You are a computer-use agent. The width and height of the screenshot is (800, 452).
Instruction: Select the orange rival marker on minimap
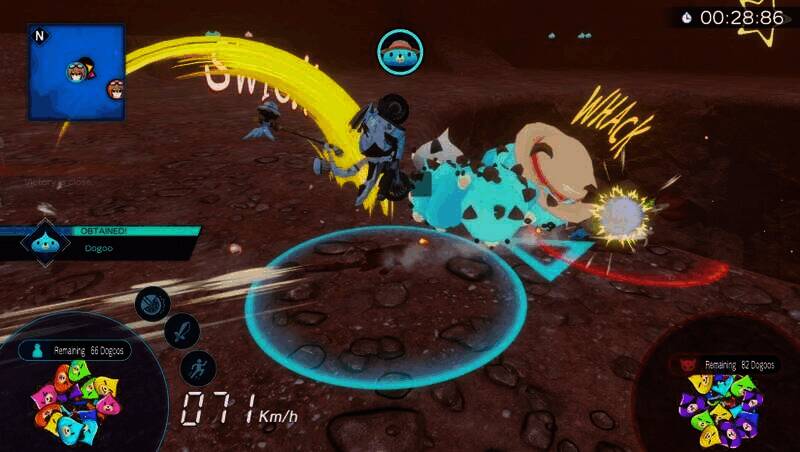pos(116,90)
